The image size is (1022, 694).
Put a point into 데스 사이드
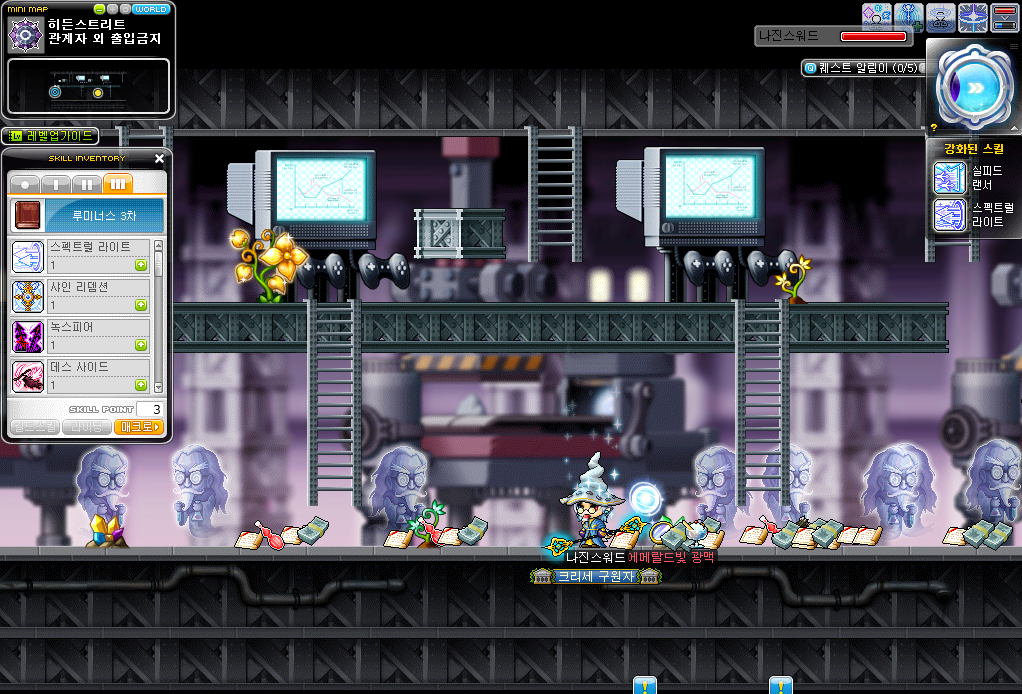141,385
